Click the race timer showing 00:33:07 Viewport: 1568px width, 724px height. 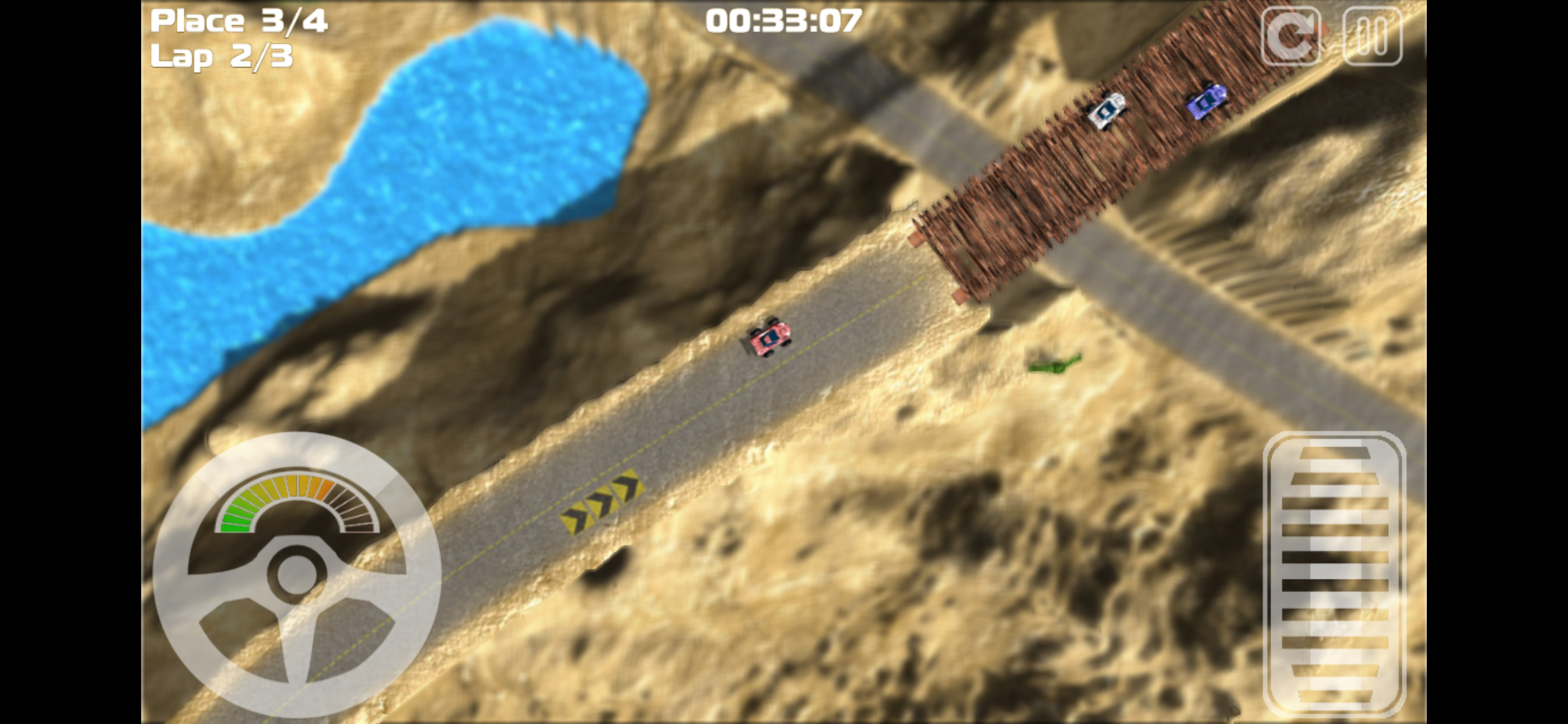pyautogui.click(x=784, y=20)
